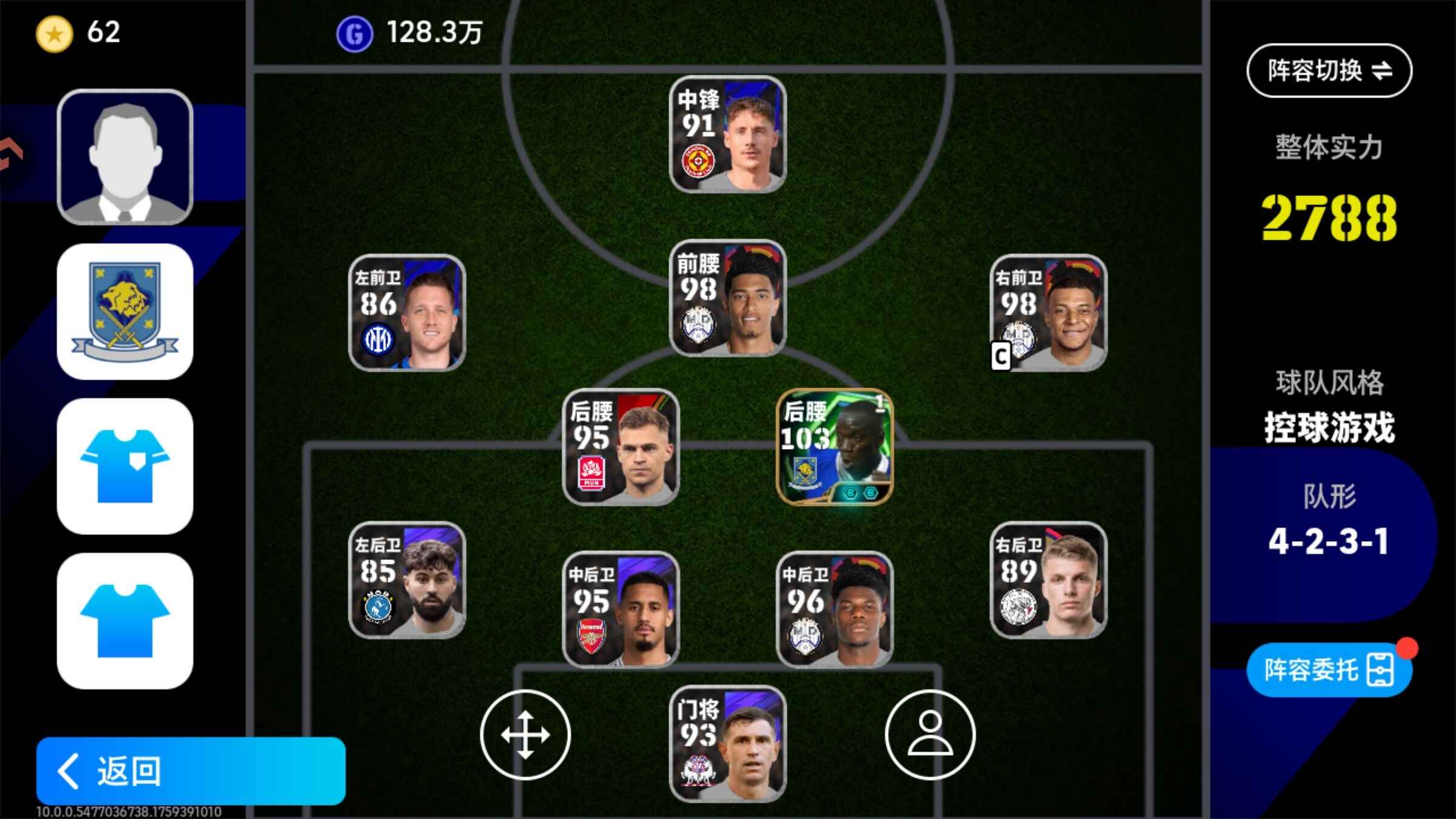This screenshot has height=819, width=1456.
Task: Select the 中后卫 card rated 96
Action: [835, 609]
